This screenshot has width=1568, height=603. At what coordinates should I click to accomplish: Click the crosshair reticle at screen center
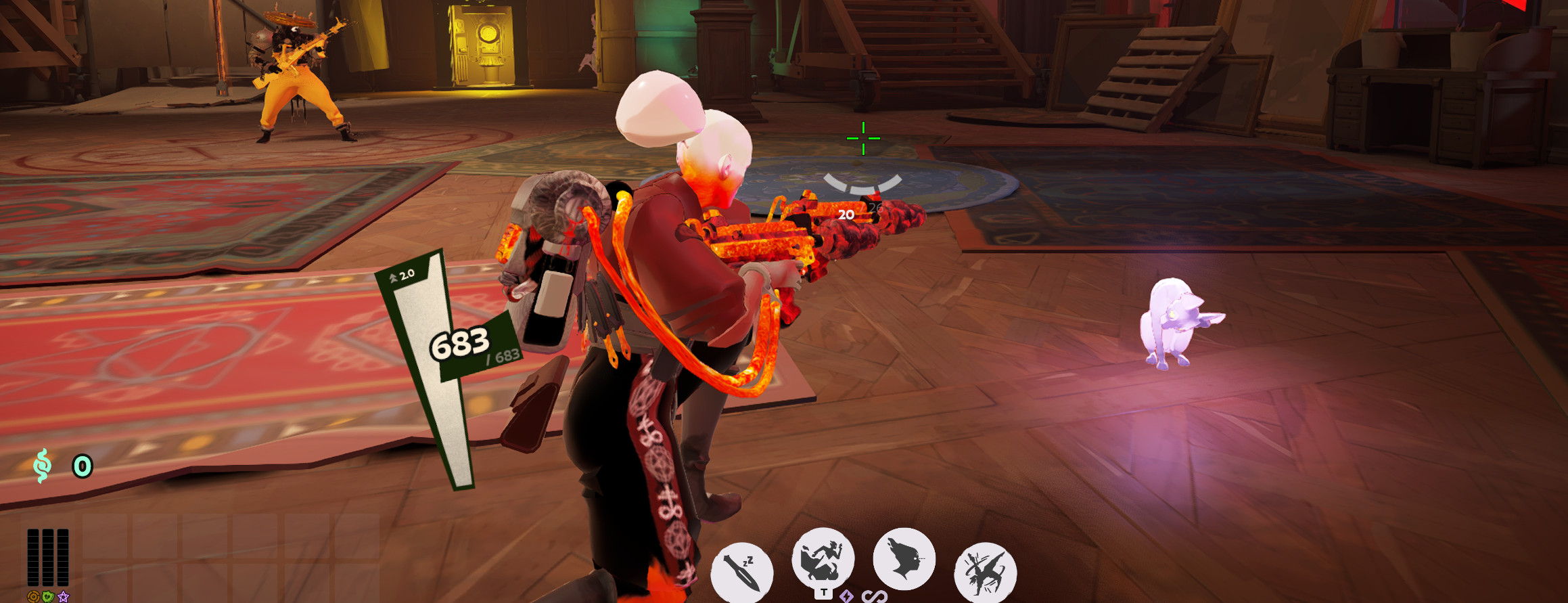(862, 139)
